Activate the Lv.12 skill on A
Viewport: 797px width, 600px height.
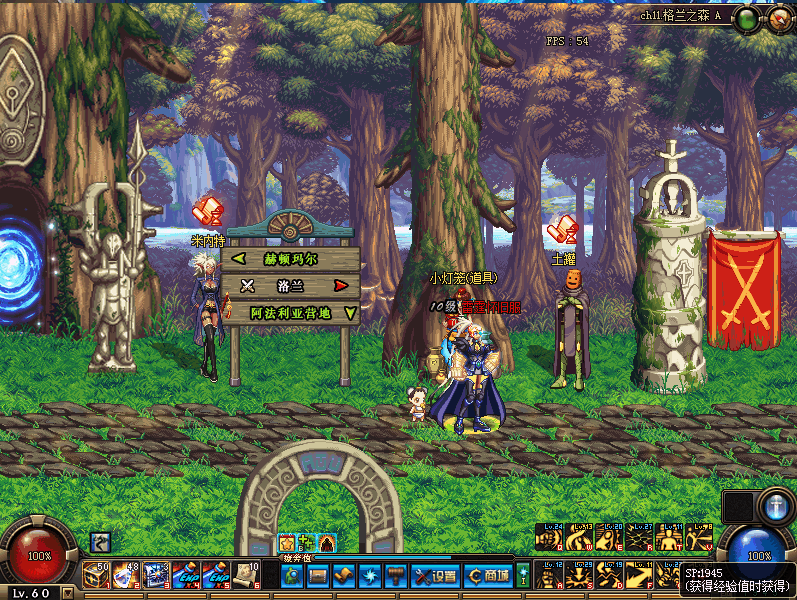pyautogui.click(x=549, y=575)
